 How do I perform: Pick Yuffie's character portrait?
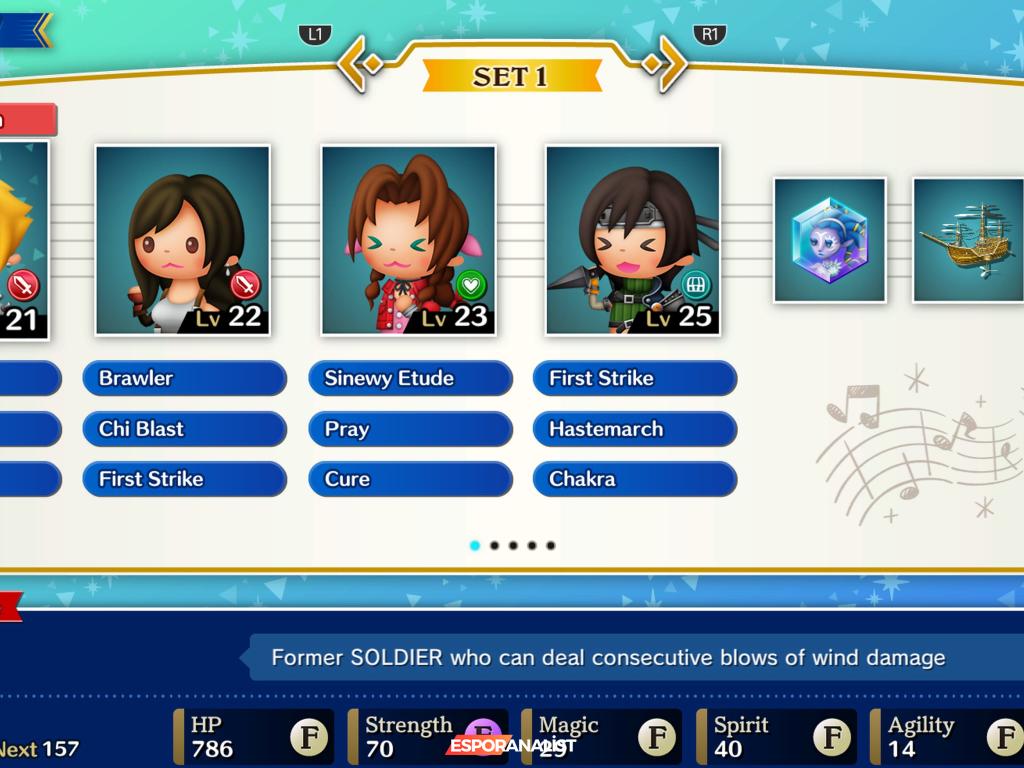[633, 240]
